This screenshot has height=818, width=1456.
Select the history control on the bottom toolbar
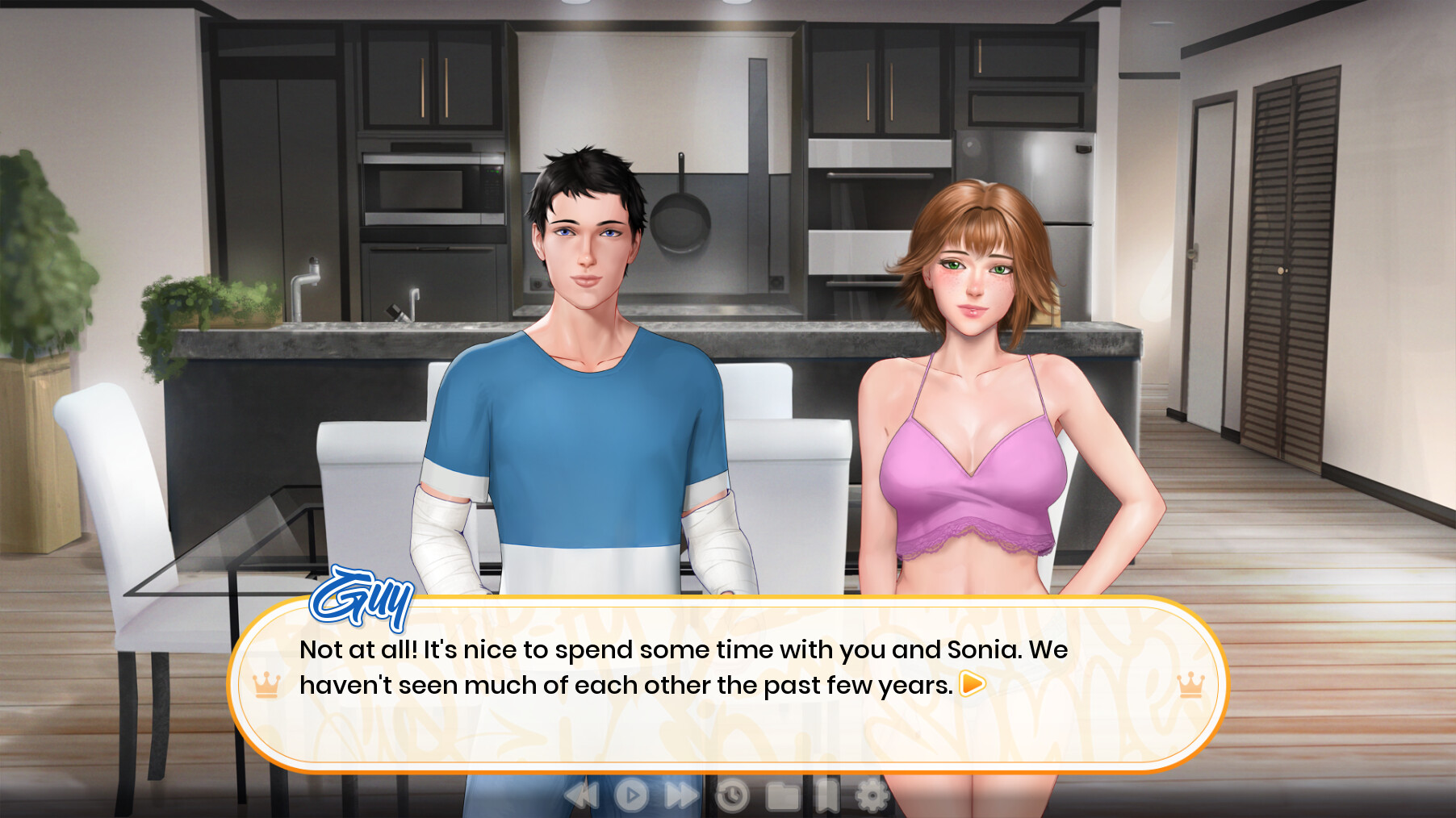click(733, 795)
